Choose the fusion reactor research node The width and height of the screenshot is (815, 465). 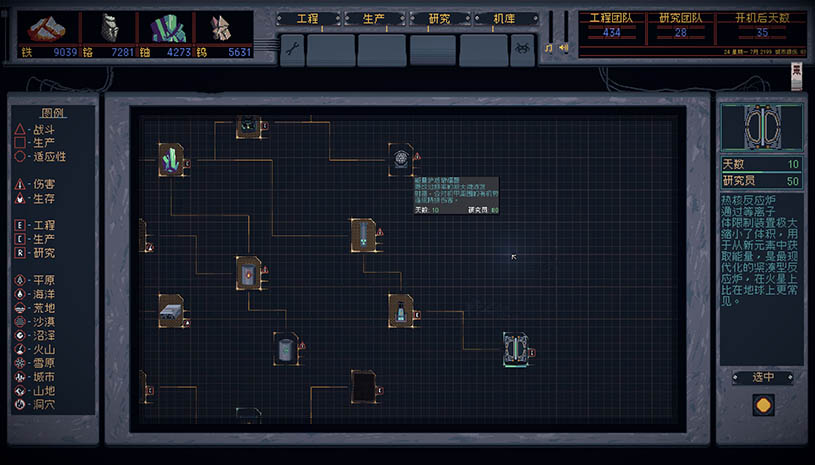coord(516,349)
